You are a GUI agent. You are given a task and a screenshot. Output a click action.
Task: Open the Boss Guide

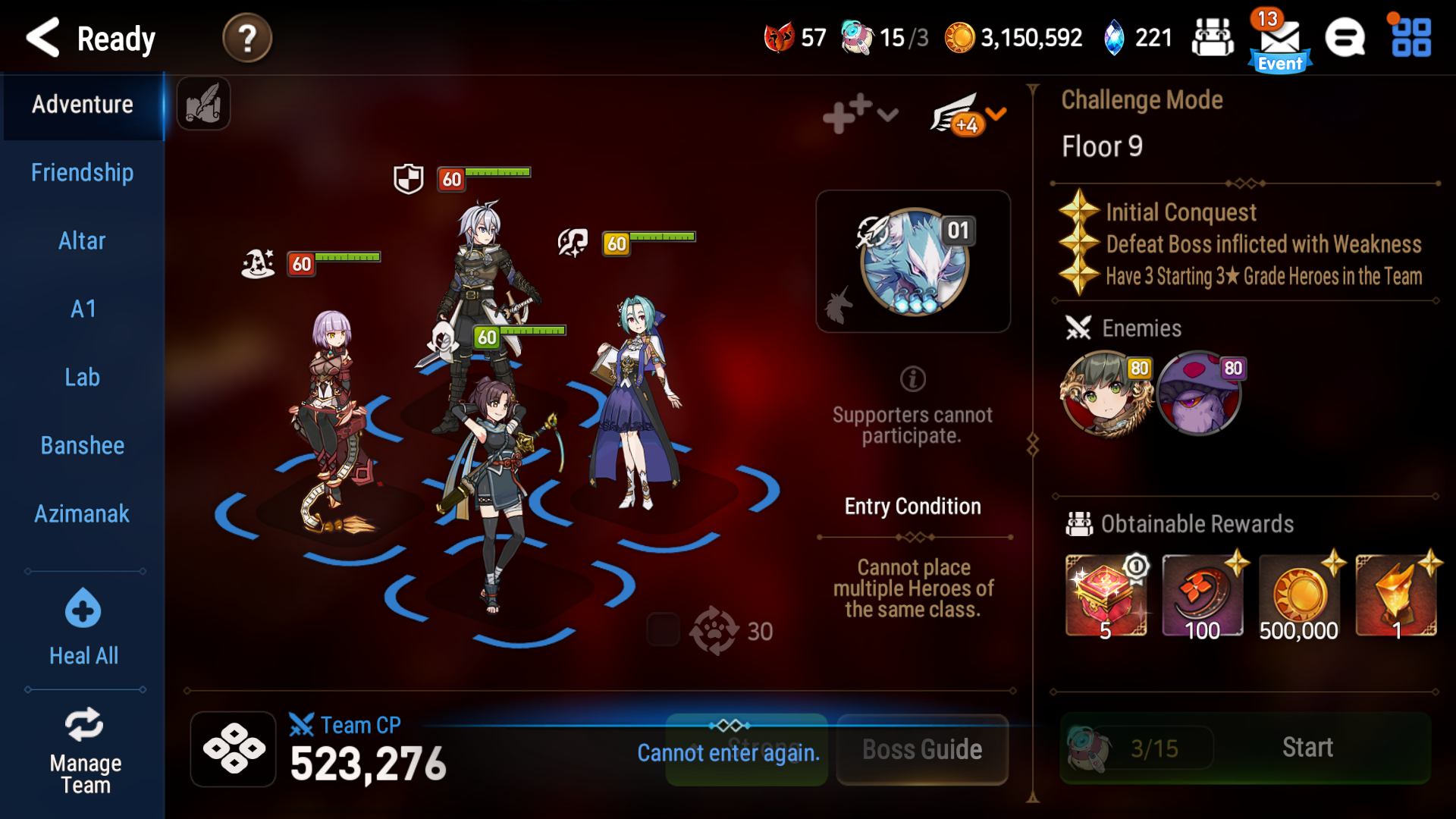[x=921, y=749]
